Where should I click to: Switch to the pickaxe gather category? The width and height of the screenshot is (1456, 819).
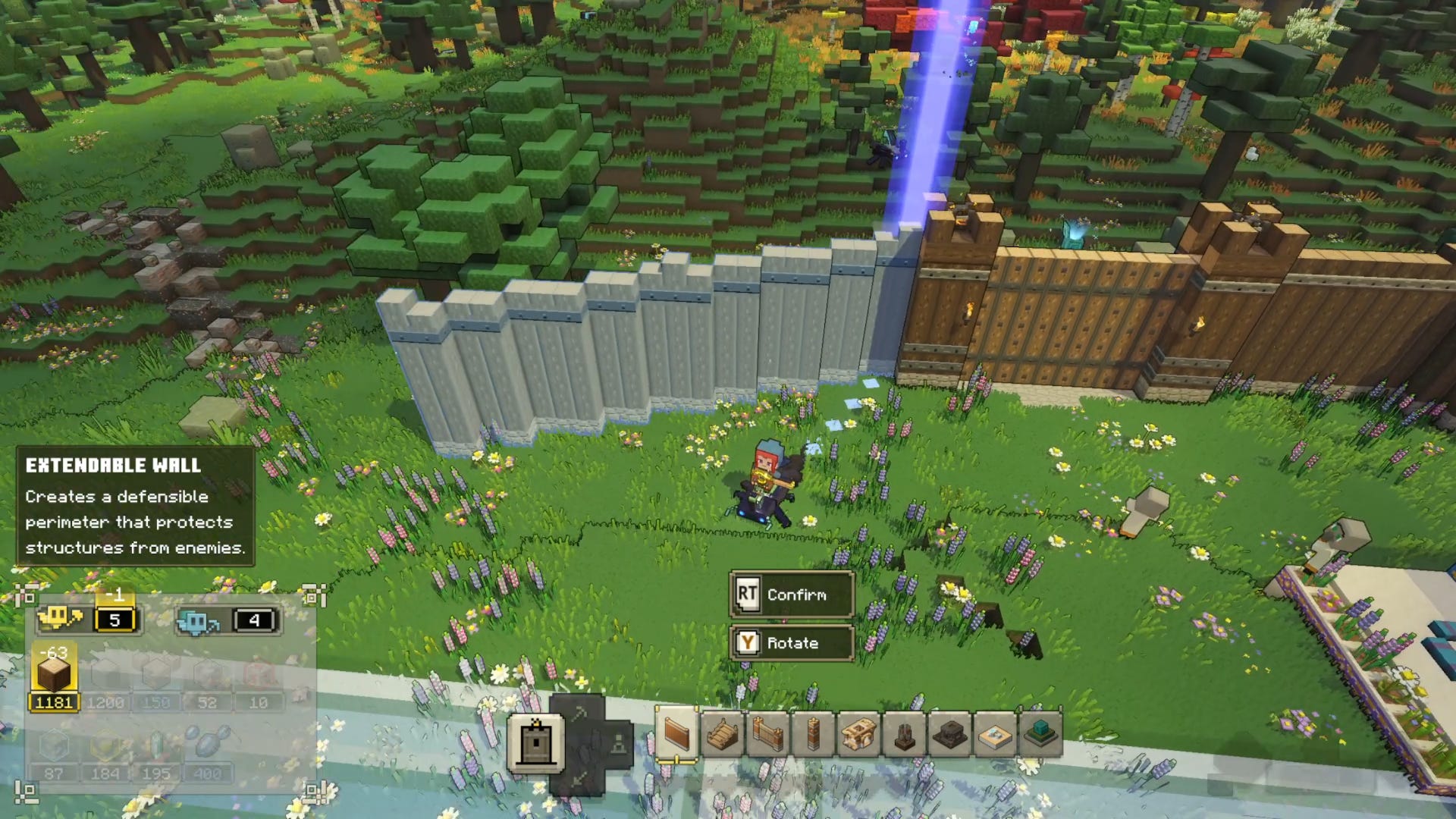click(x=579, y=713)
